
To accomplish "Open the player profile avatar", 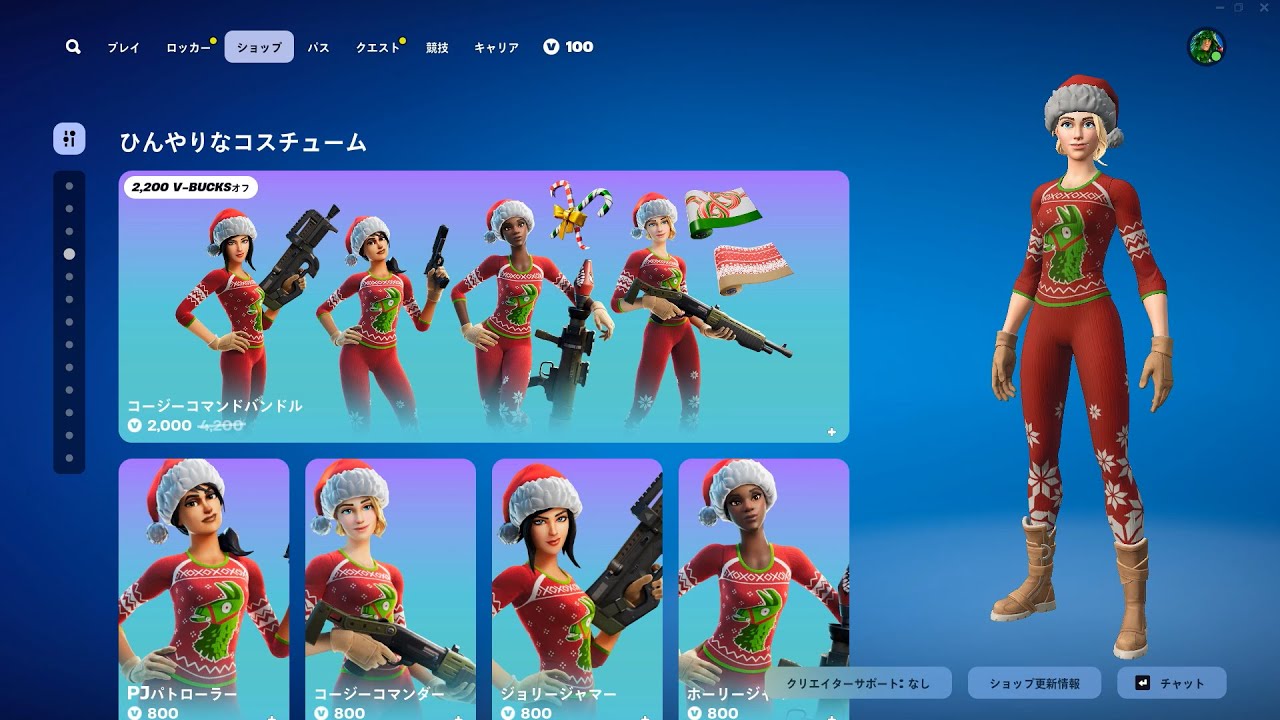I will pyautogui.click(x=1206, y=47).
